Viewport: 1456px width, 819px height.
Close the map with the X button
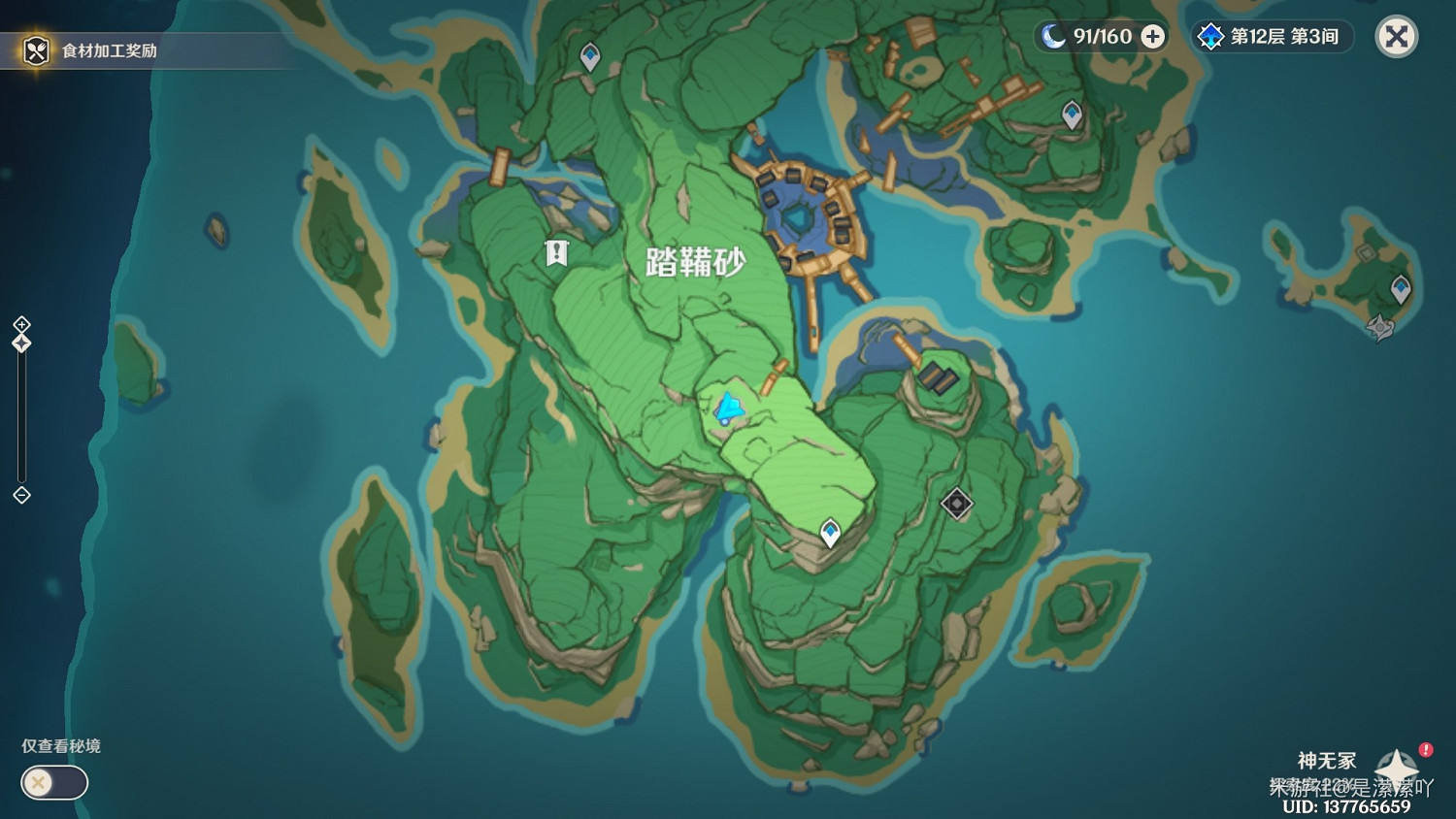(x=1396, y=37)
